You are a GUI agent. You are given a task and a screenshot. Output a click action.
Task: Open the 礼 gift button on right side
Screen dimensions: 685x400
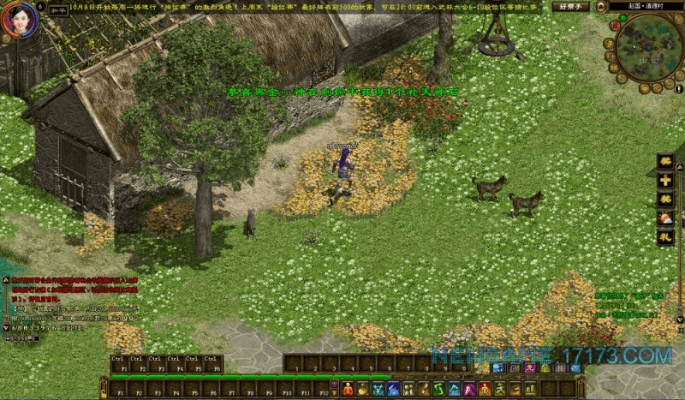pos(665,237)
